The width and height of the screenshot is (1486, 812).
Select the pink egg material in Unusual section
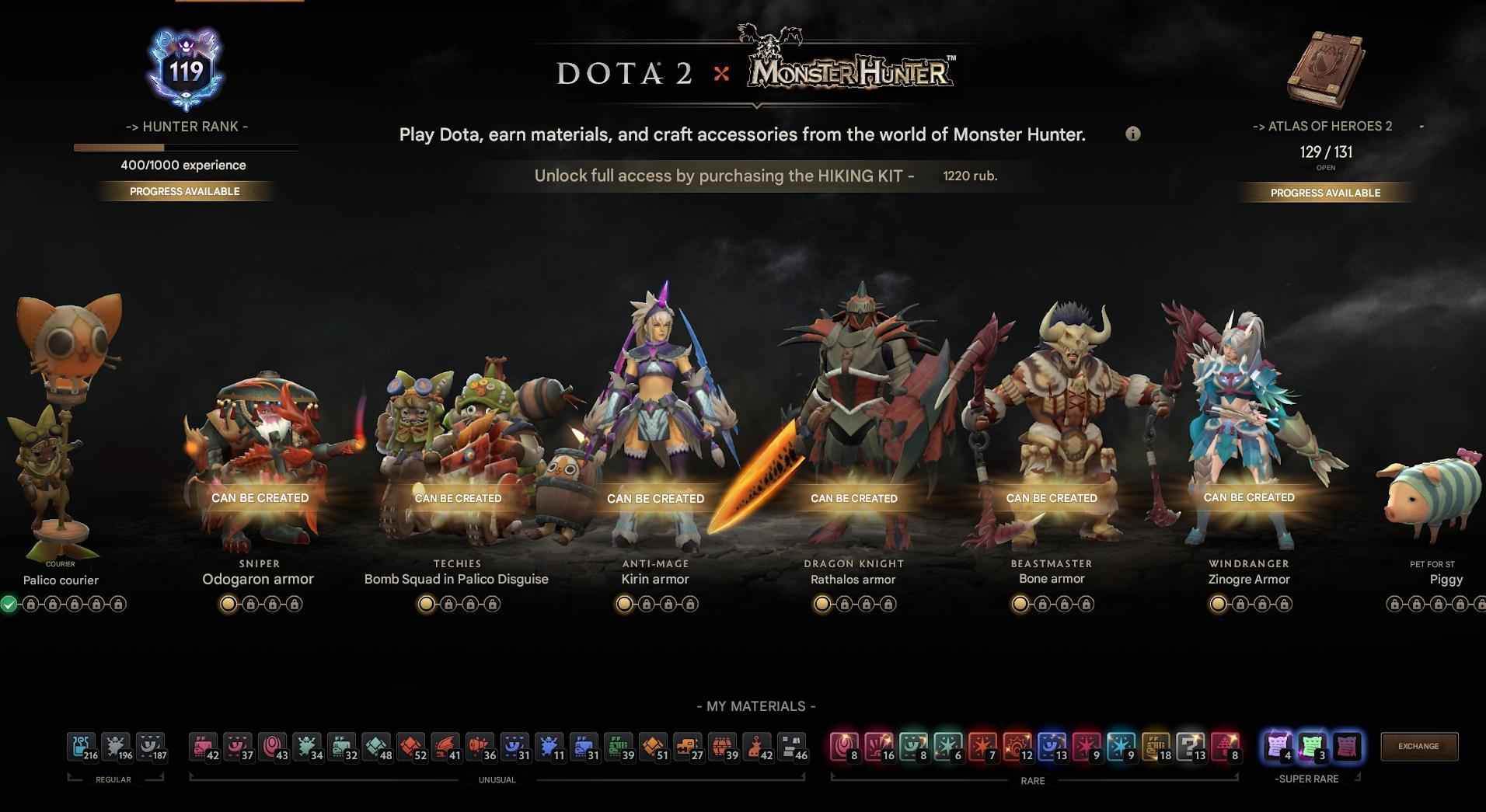(x=274, y=747)
